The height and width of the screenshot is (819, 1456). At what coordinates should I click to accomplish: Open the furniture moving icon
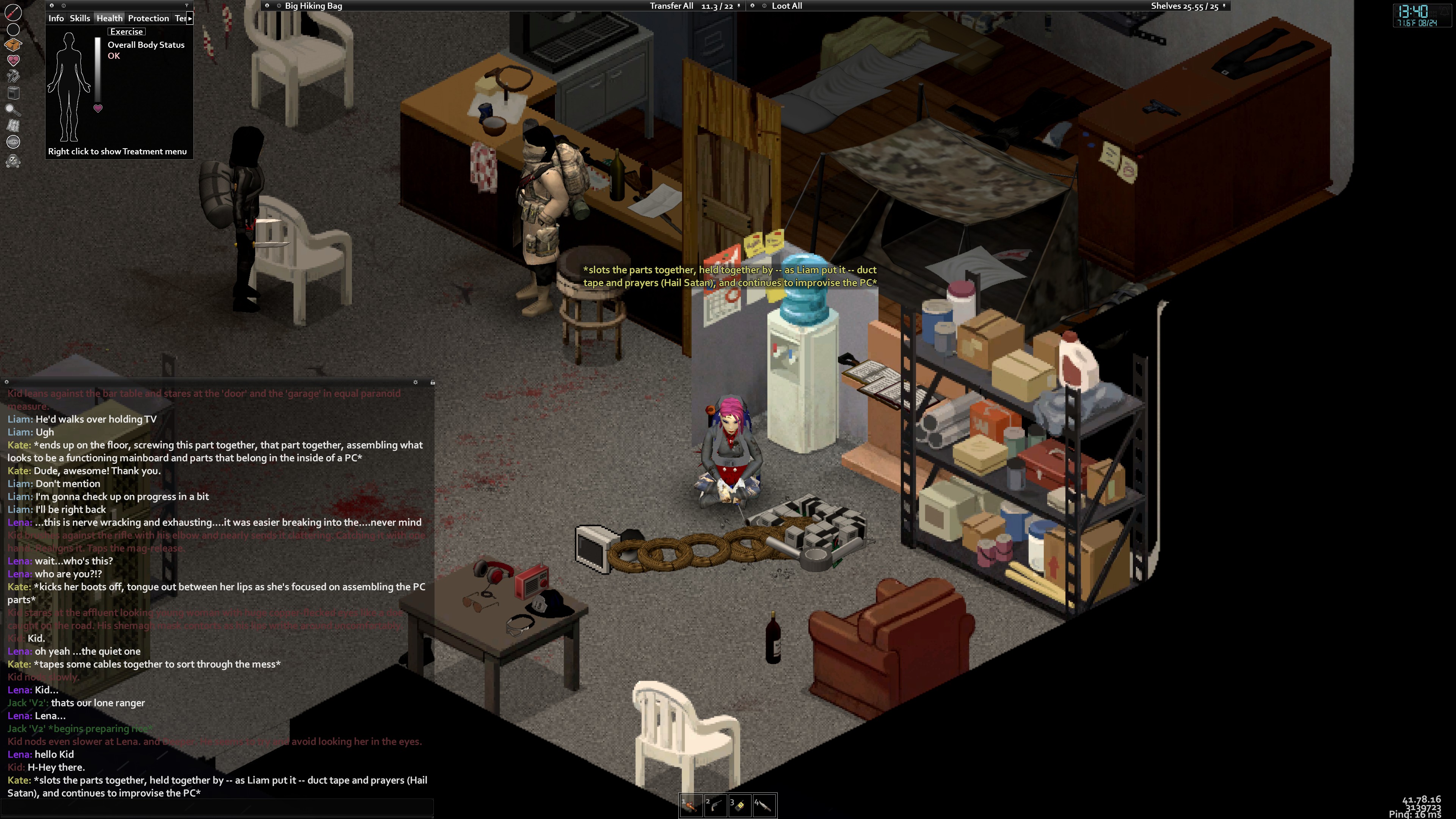[x=13, y=93]
